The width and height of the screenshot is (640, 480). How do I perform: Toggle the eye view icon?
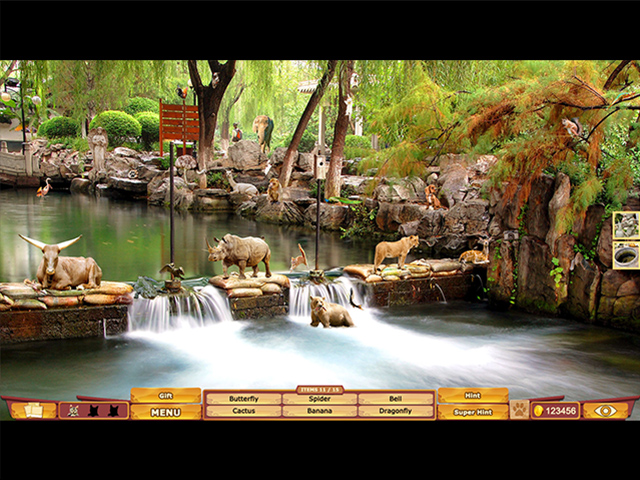pos(606,410)
